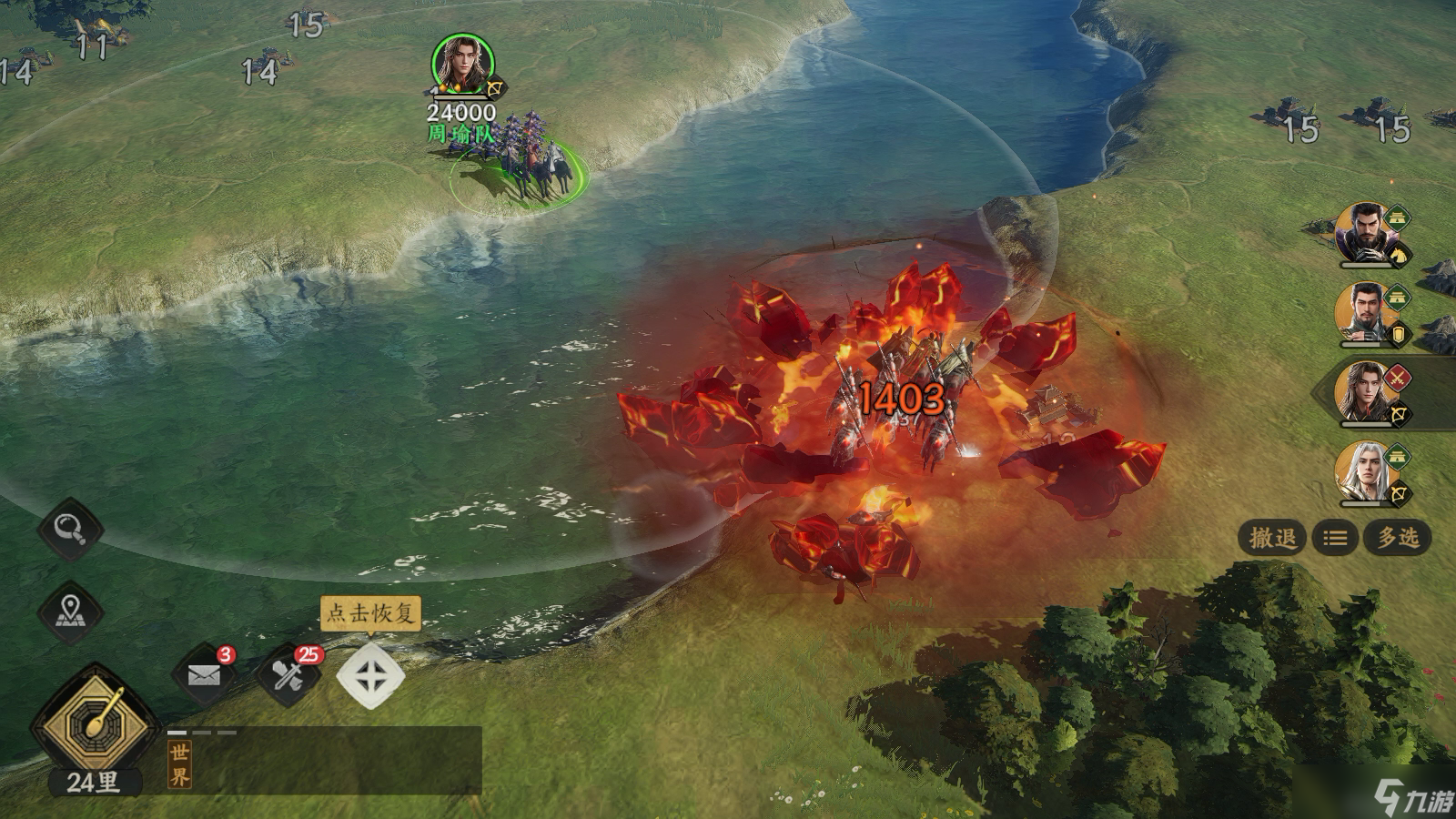Select the 周瑜队 army portrait
This screenshot has width=1456, height=819.
[462, 66]
